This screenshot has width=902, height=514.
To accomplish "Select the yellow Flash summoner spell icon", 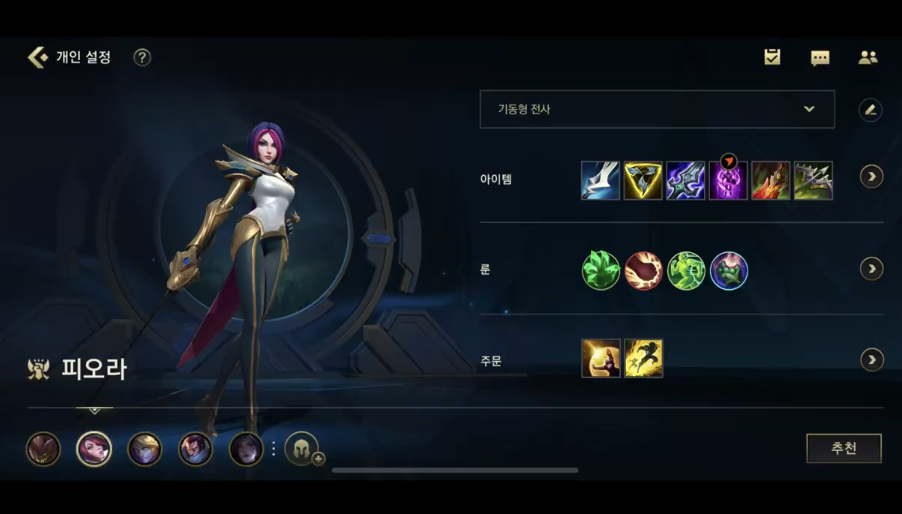I will click(x=643, y=359).
